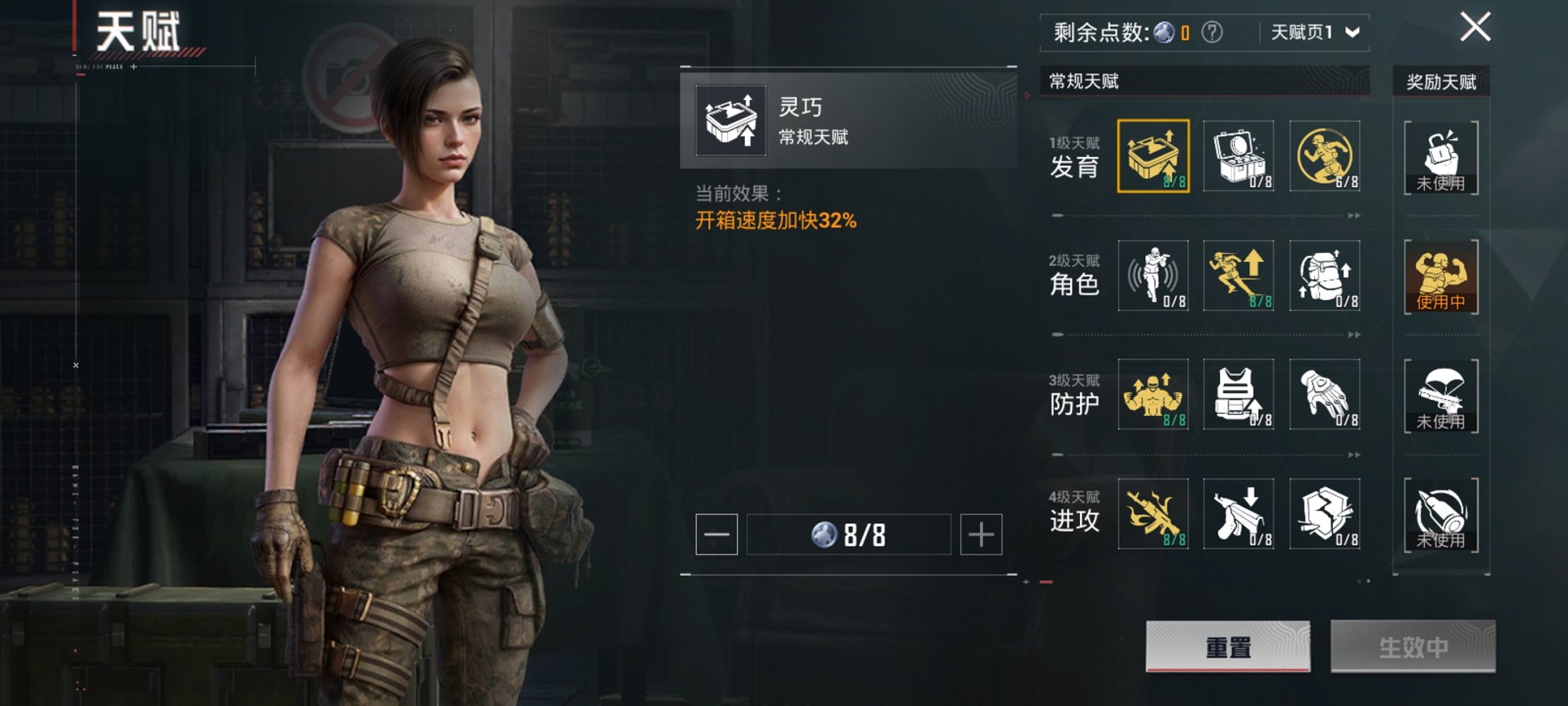Screen dimensions: 1568x706
Task: Choose the sprinting runner with arrow talent
Action: (x=1238, y=275)
